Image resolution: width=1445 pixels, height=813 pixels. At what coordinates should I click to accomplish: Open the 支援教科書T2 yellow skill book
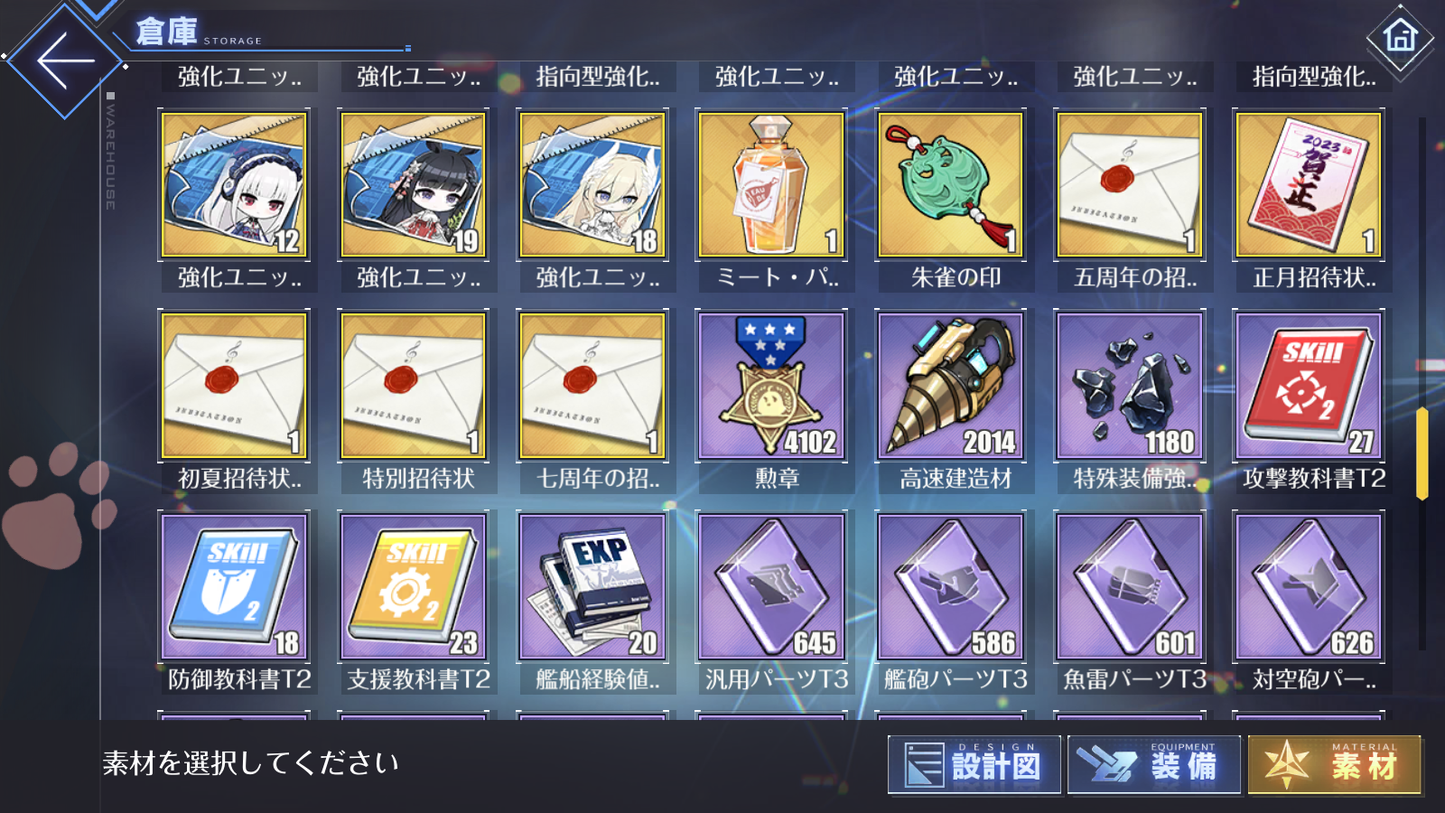click(414, 586)
